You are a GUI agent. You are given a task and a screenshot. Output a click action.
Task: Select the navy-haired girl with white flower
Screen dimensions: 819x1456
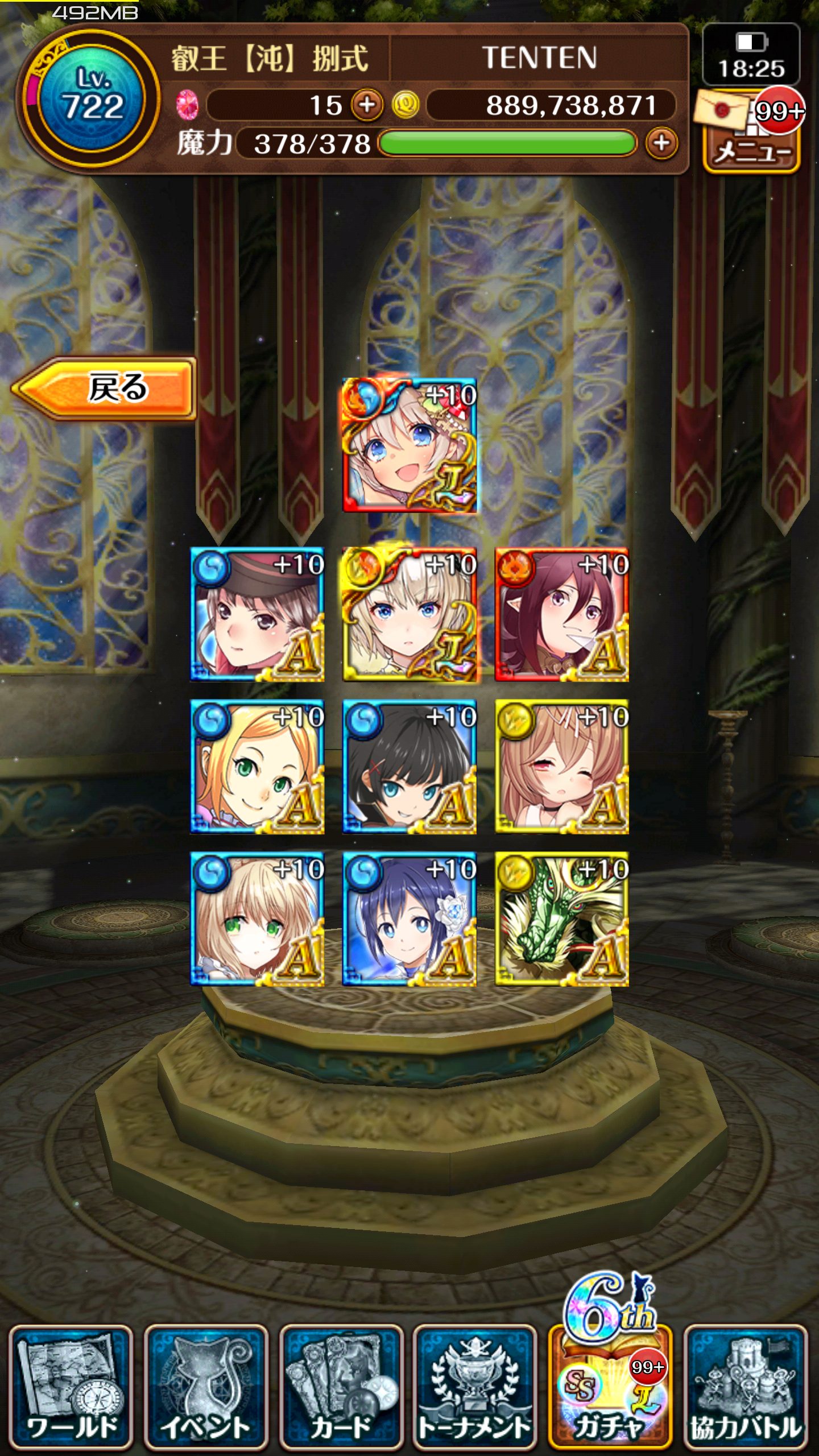(409, 919)
